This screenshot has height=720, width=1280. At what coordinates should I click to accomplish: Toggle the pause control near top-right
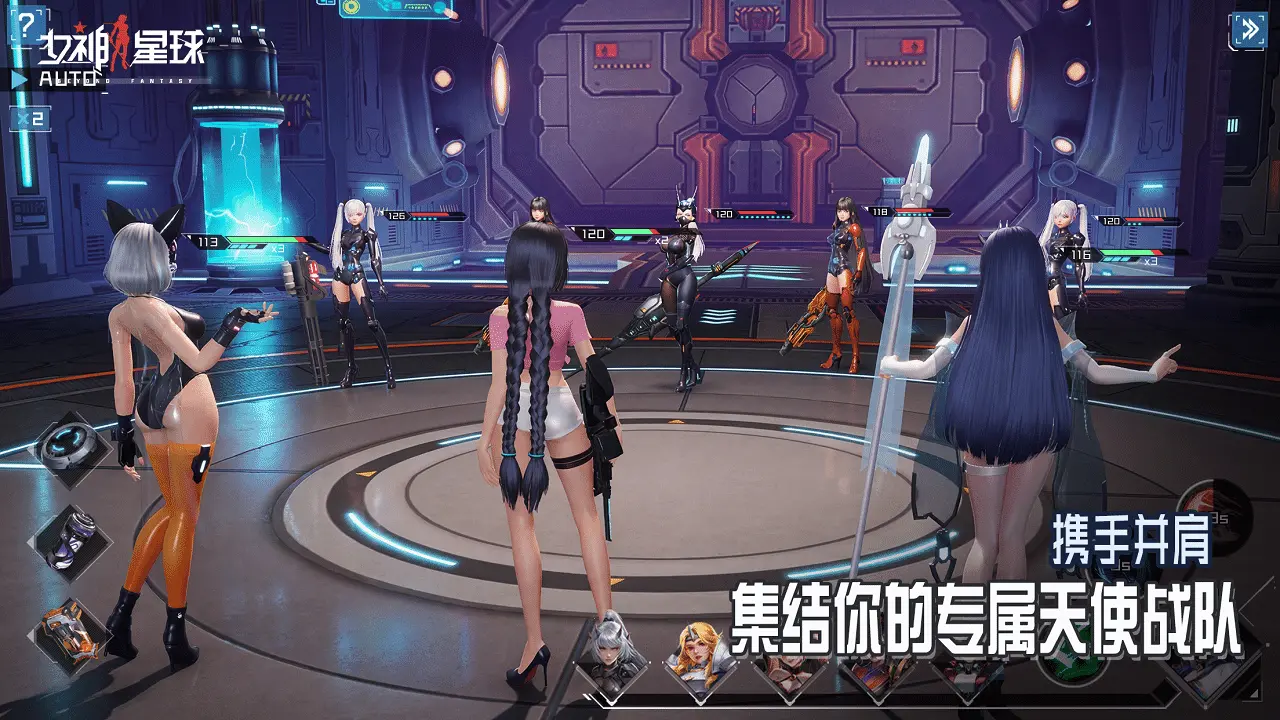tap(1233, 128)
